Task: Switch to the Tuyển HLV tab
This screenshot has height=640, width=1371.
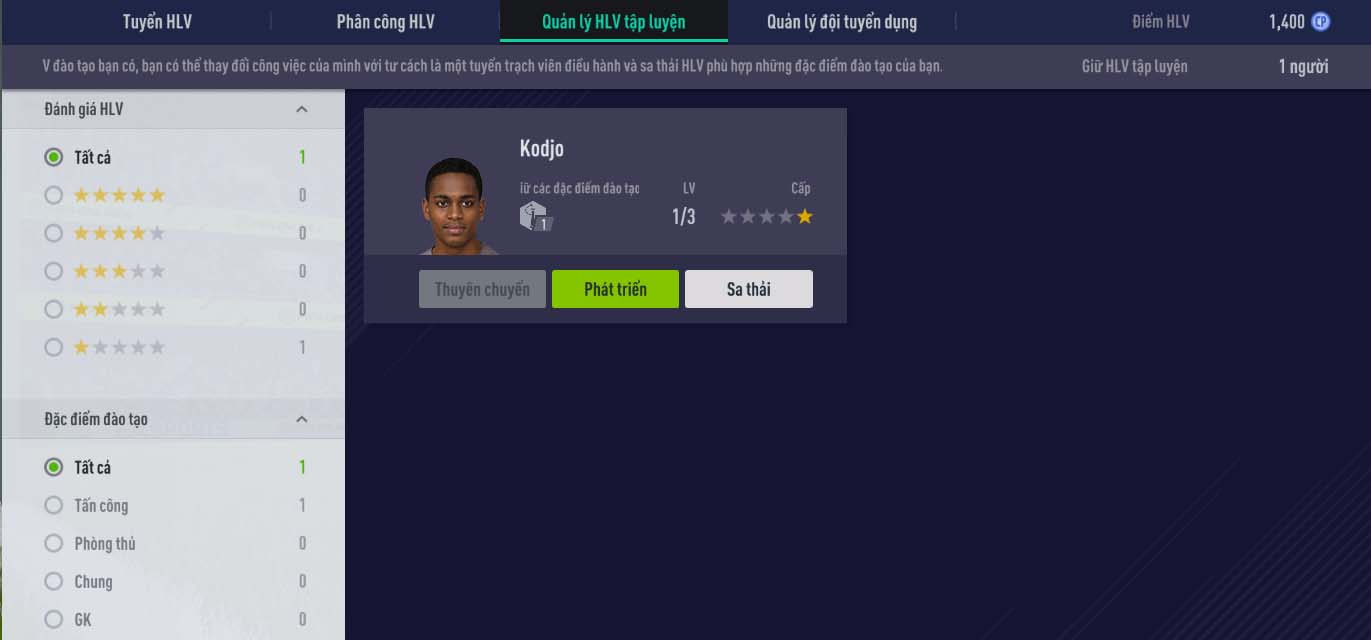Action: (x=157, y=22)
